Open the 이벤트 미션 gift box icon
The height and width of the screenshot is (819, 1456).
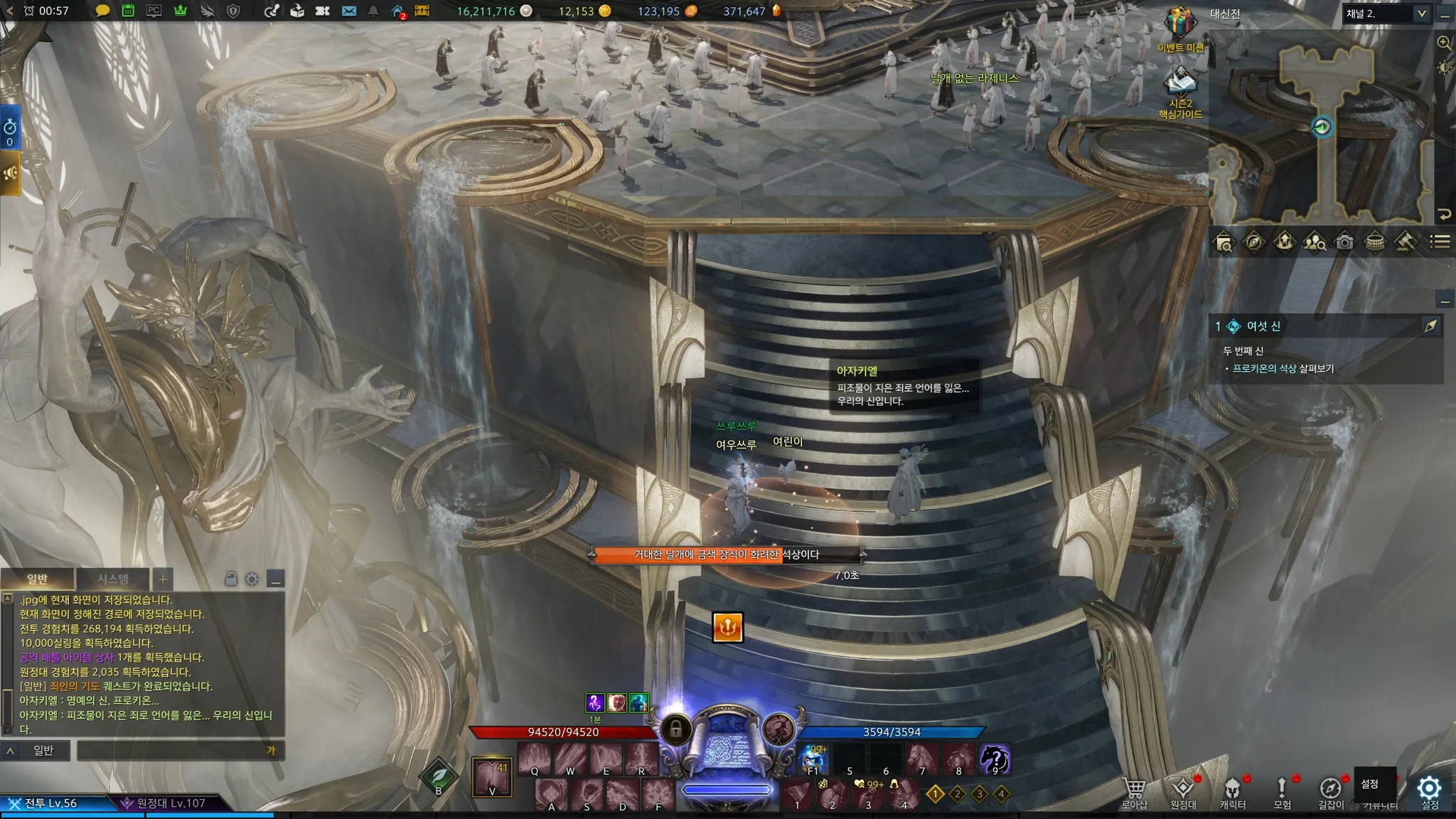point(1179,27)
